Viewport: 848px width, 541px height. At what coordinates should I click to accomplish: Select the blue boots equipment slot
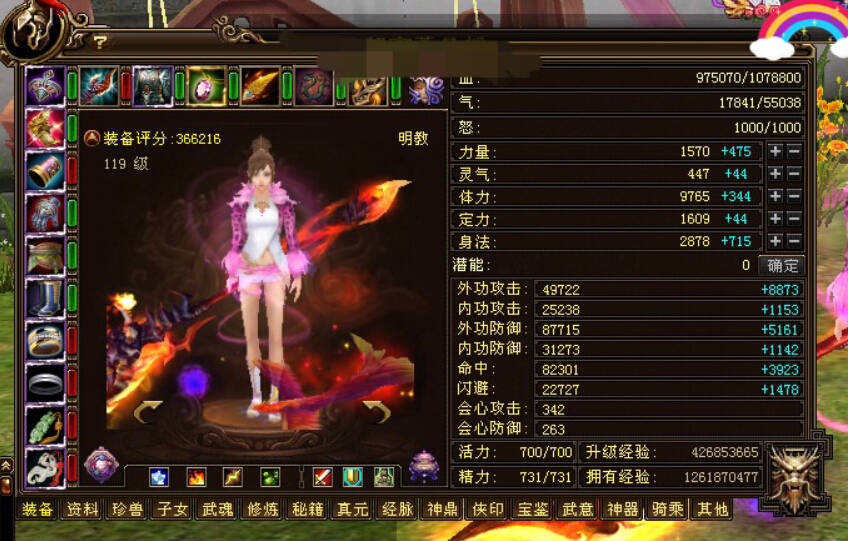click(x=45, y=298)
